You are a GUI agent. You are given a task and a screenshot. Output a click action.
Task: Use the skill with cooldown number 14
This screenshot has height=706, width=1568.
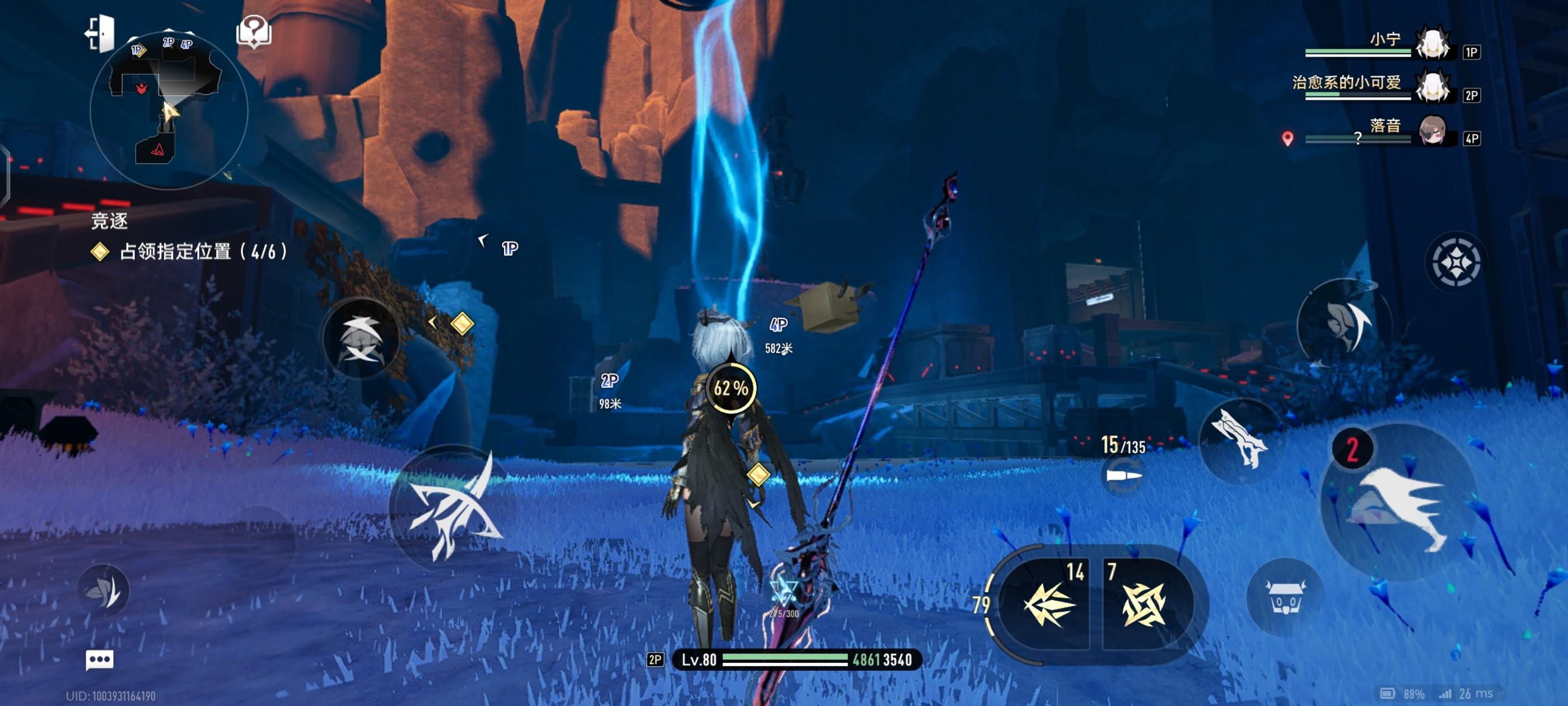coord(1049,603)
